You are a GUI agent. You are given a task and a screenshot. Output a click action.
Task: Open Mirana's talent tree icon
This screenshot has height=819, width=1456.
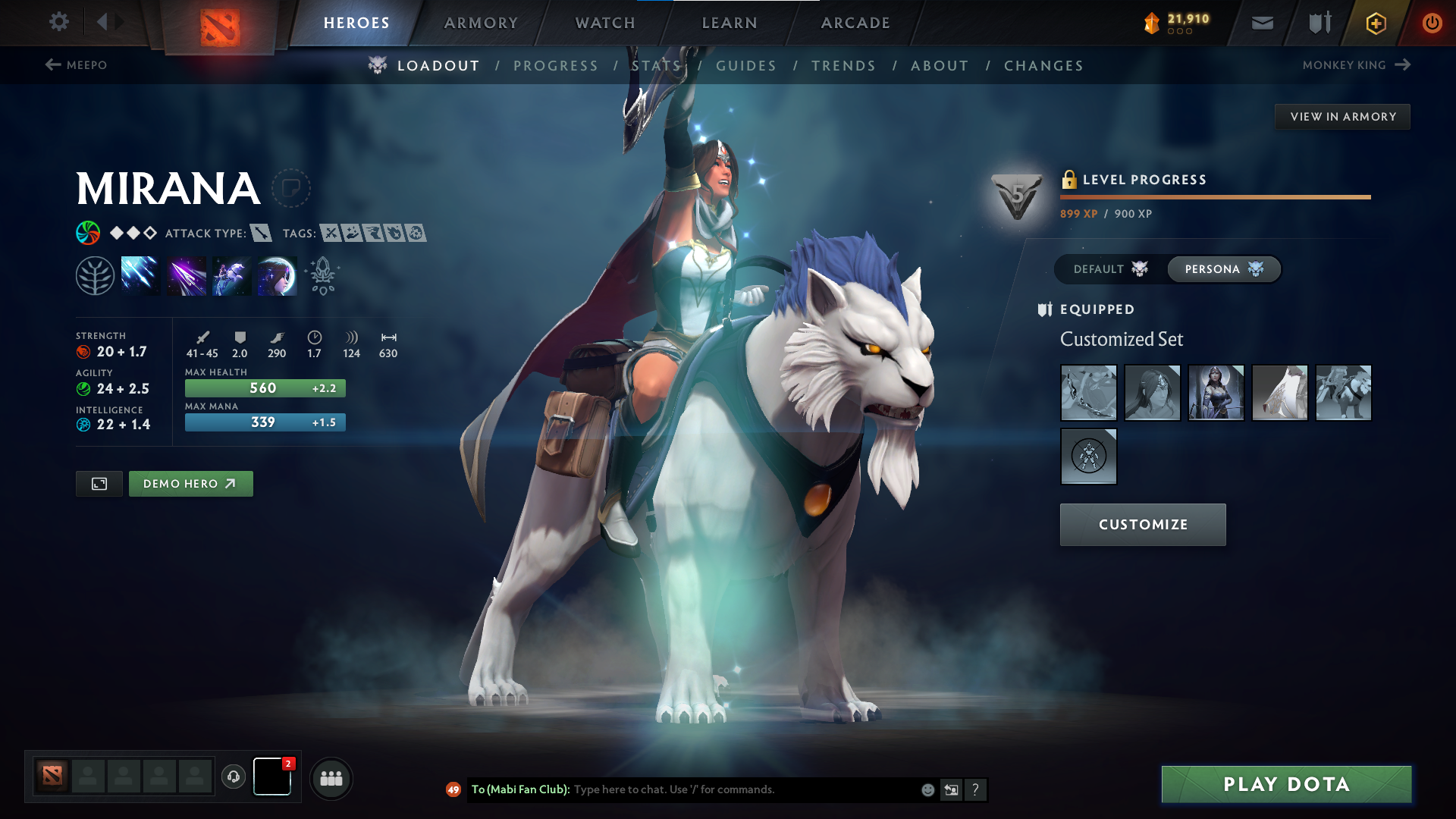(97, 275)
